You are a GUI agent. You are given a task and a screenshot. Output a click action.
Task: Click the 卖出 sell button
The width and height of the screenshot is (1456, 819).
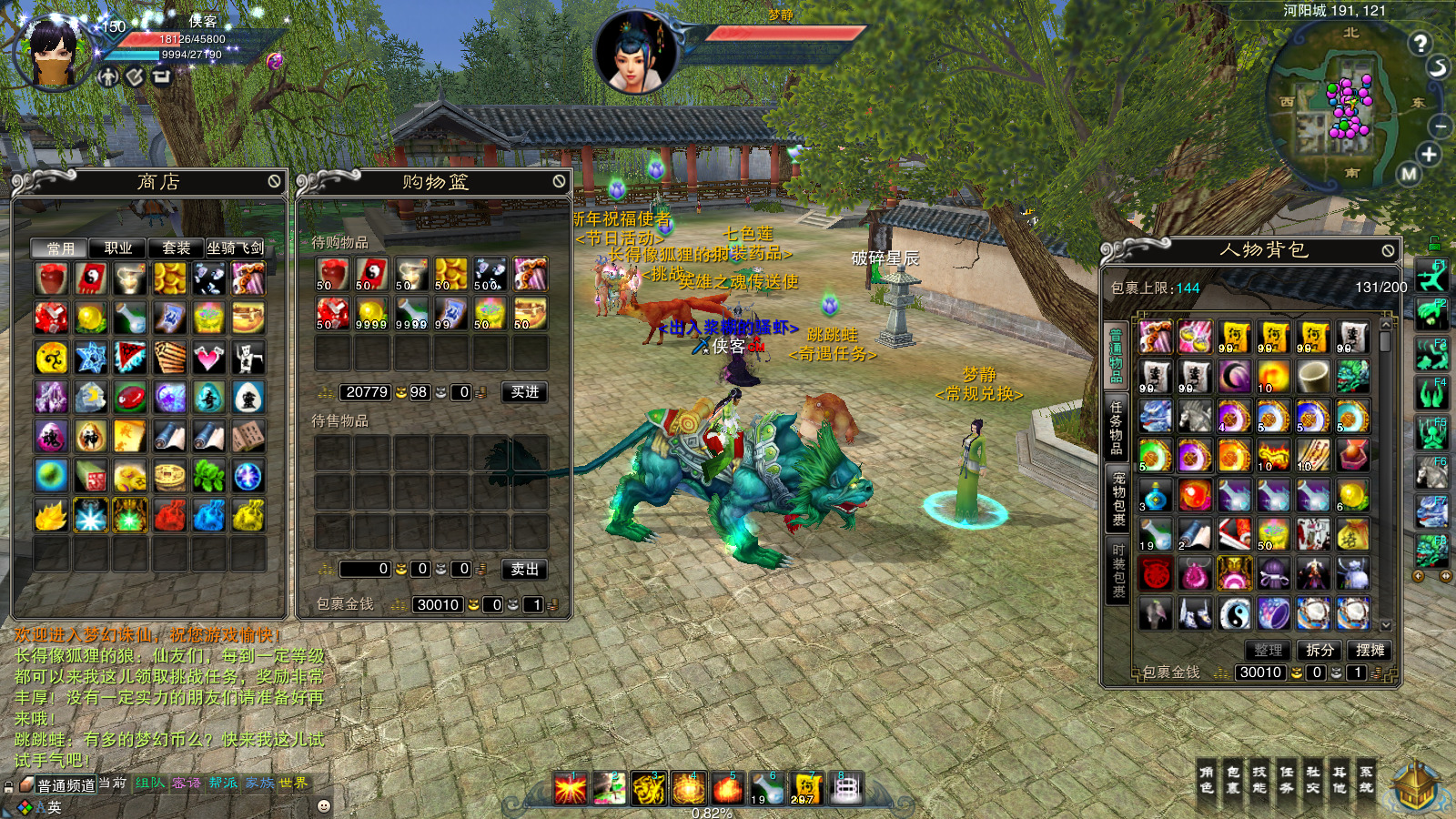524,569
